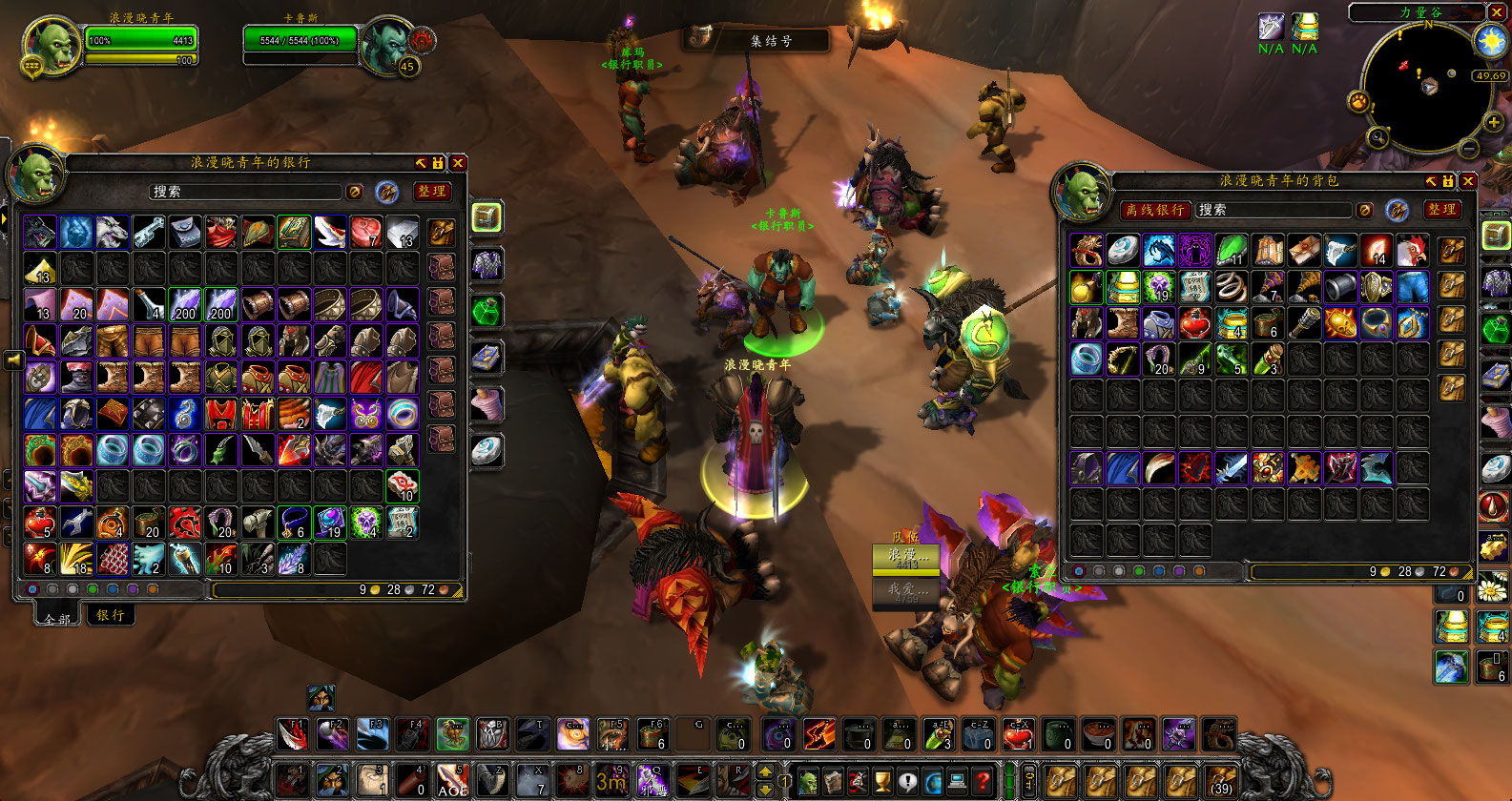Focus the bank 搜索 search field

pyautogui.click(x=245, y=192)
